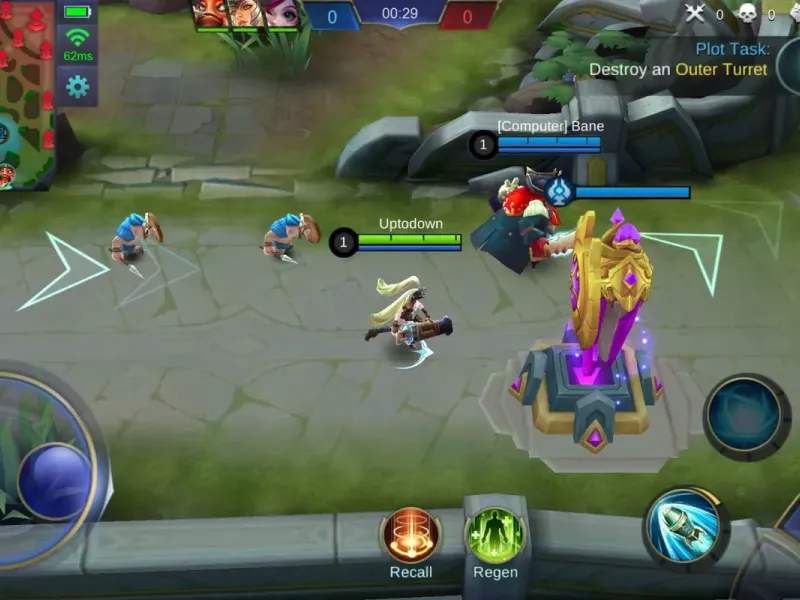Use the Regen ability
The image size is (800, 600).
click(x=495, y=535)
